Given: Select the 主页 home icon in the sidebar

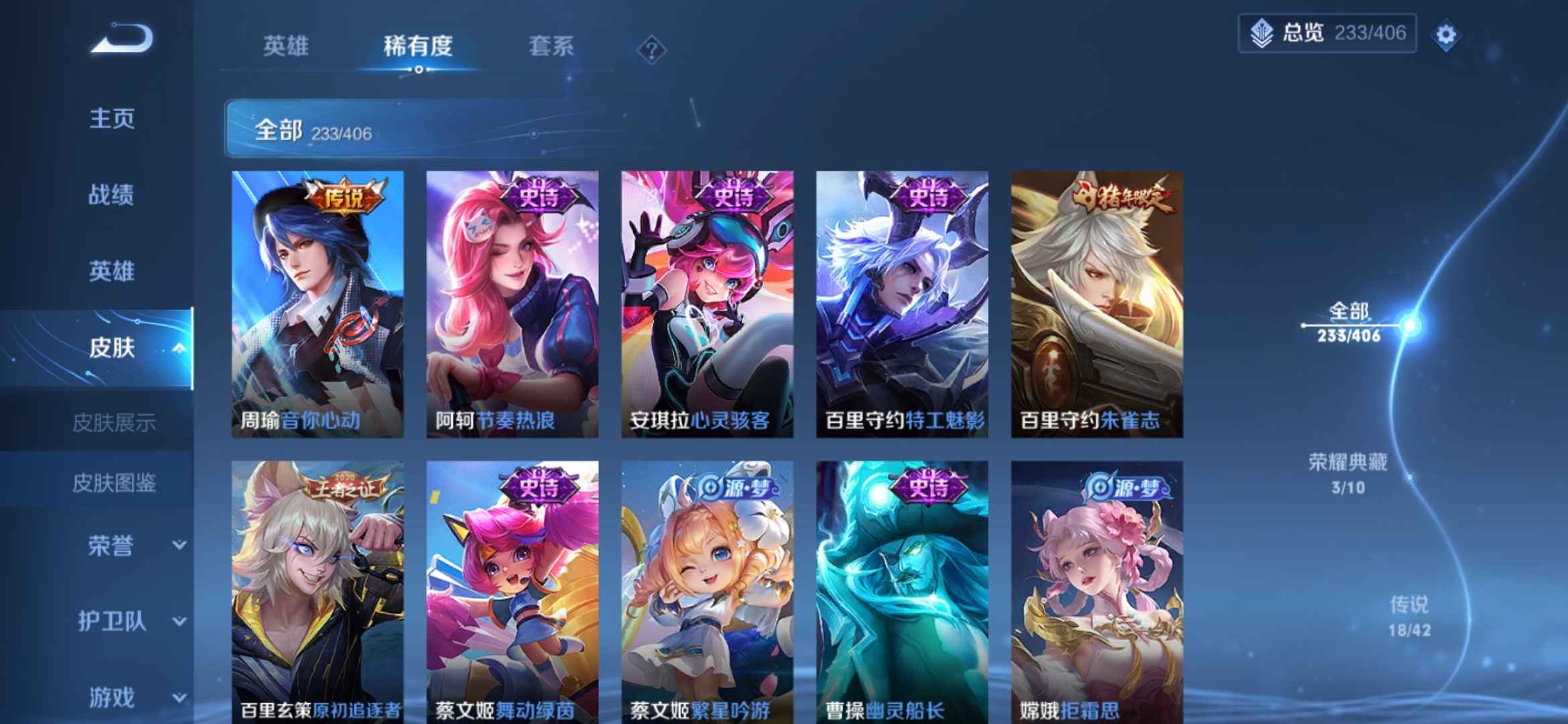Looking at the screenshot, I should 111,119.
